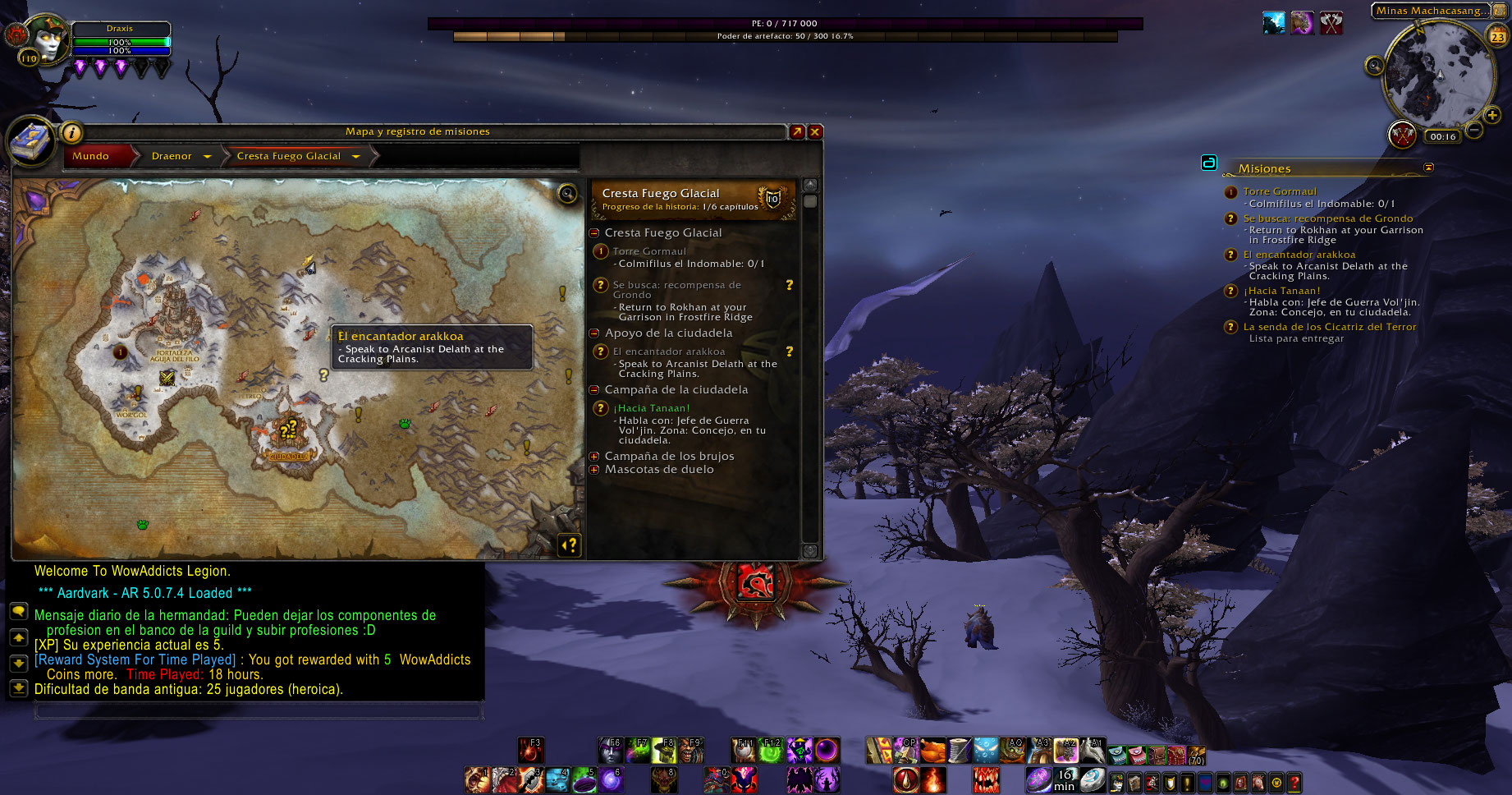Open the ¡Hacia Tanaan! quest in log

tap(651, 408)
